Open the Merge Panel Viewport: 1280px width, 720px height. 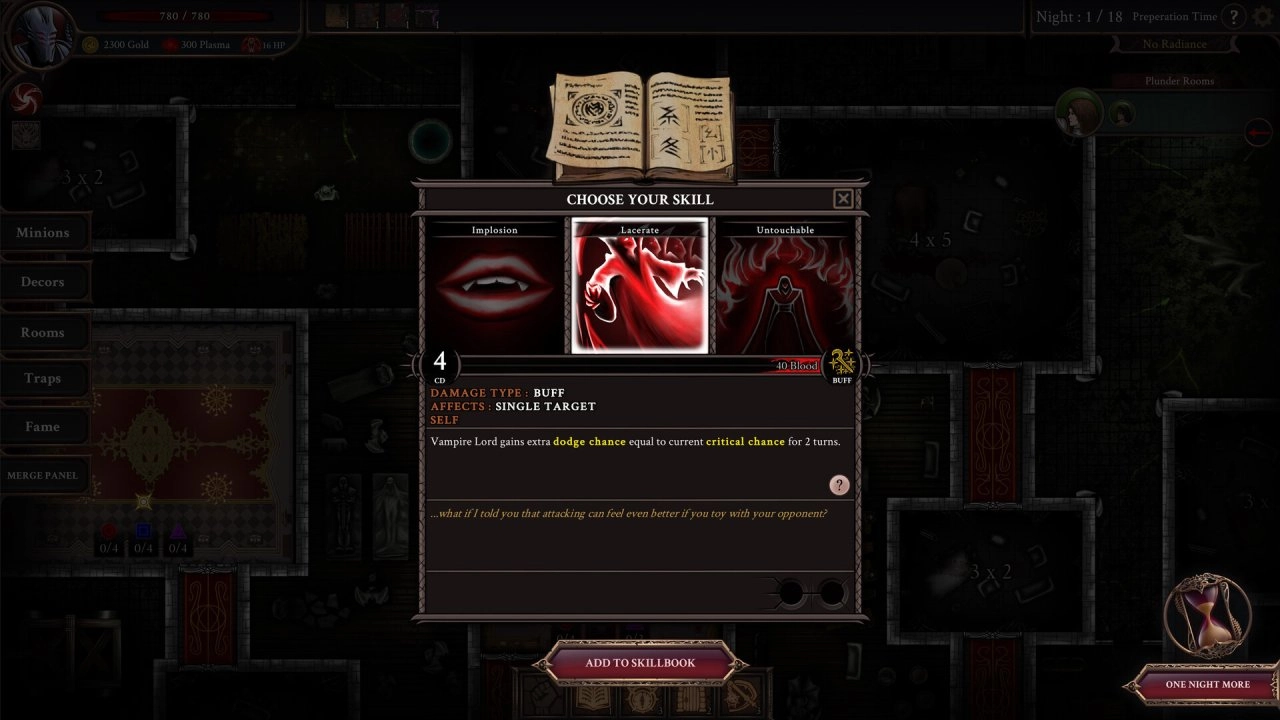tap(43, 475)
